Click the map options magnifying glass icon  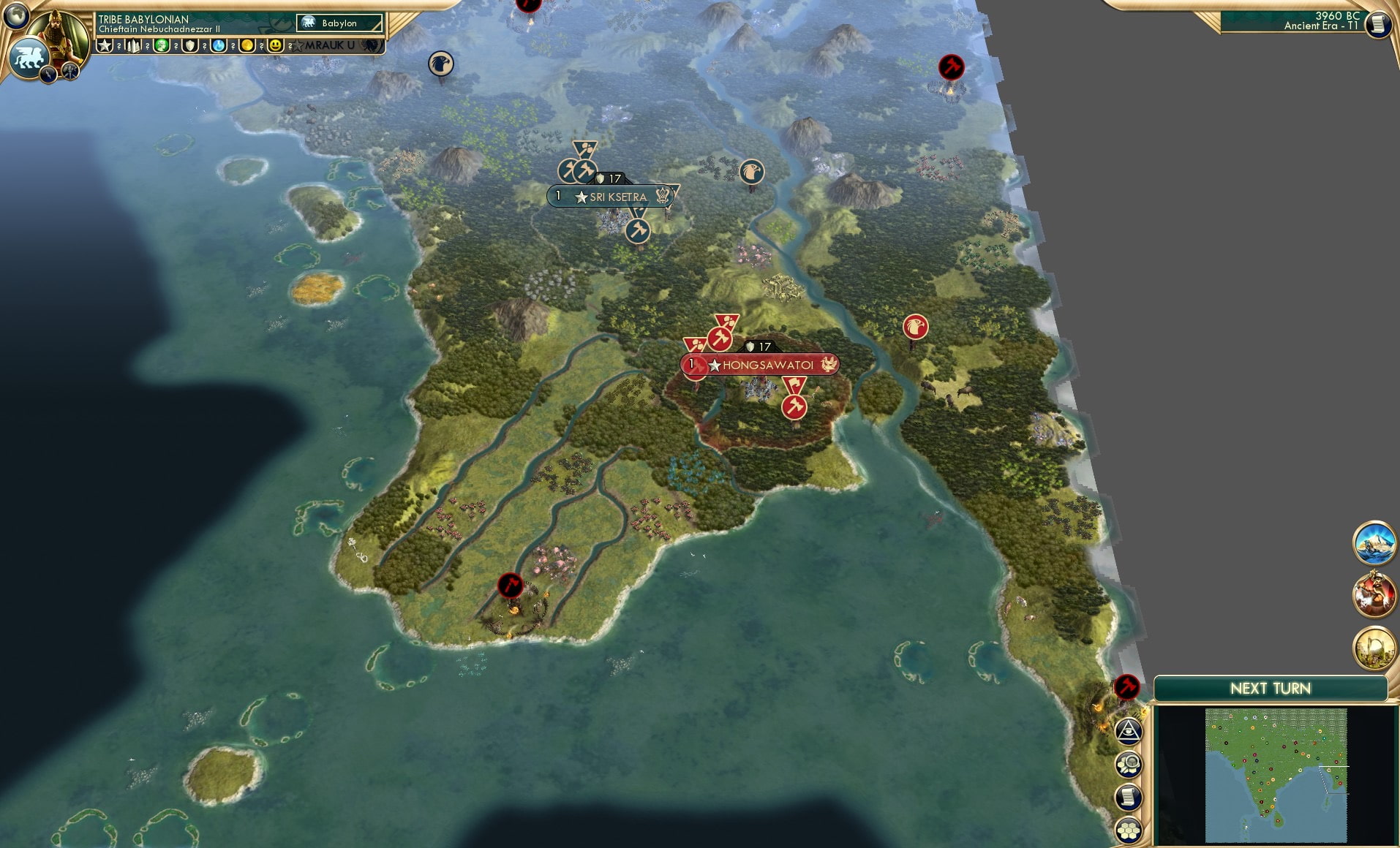click(1129, 763)
